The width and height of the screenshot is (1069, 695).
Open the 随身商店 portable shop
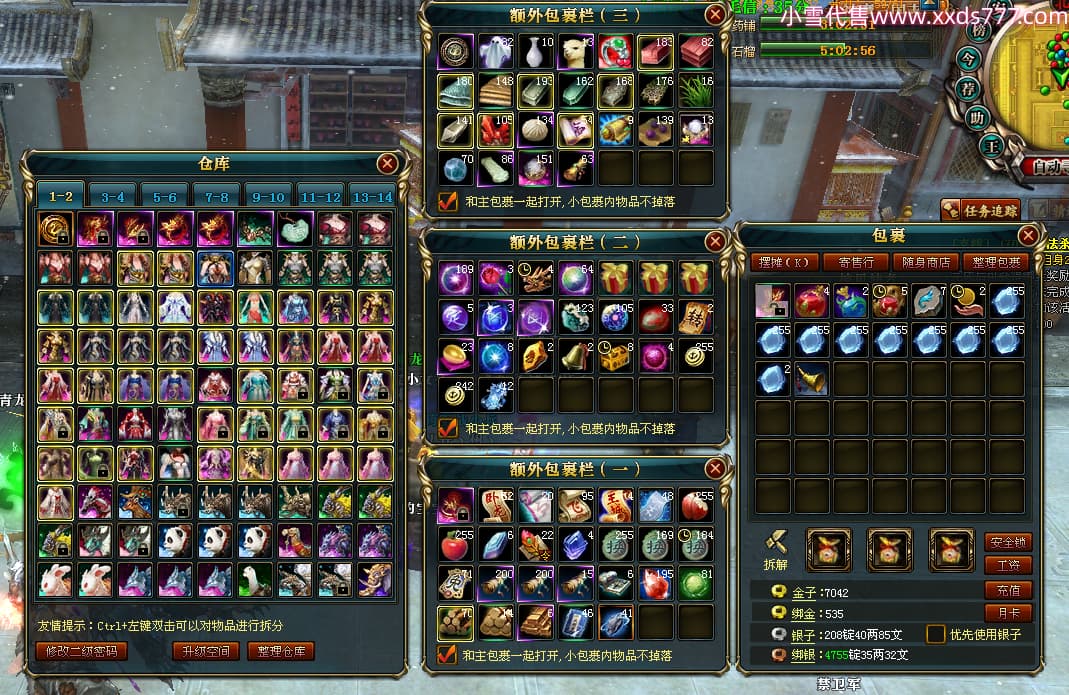926,263
